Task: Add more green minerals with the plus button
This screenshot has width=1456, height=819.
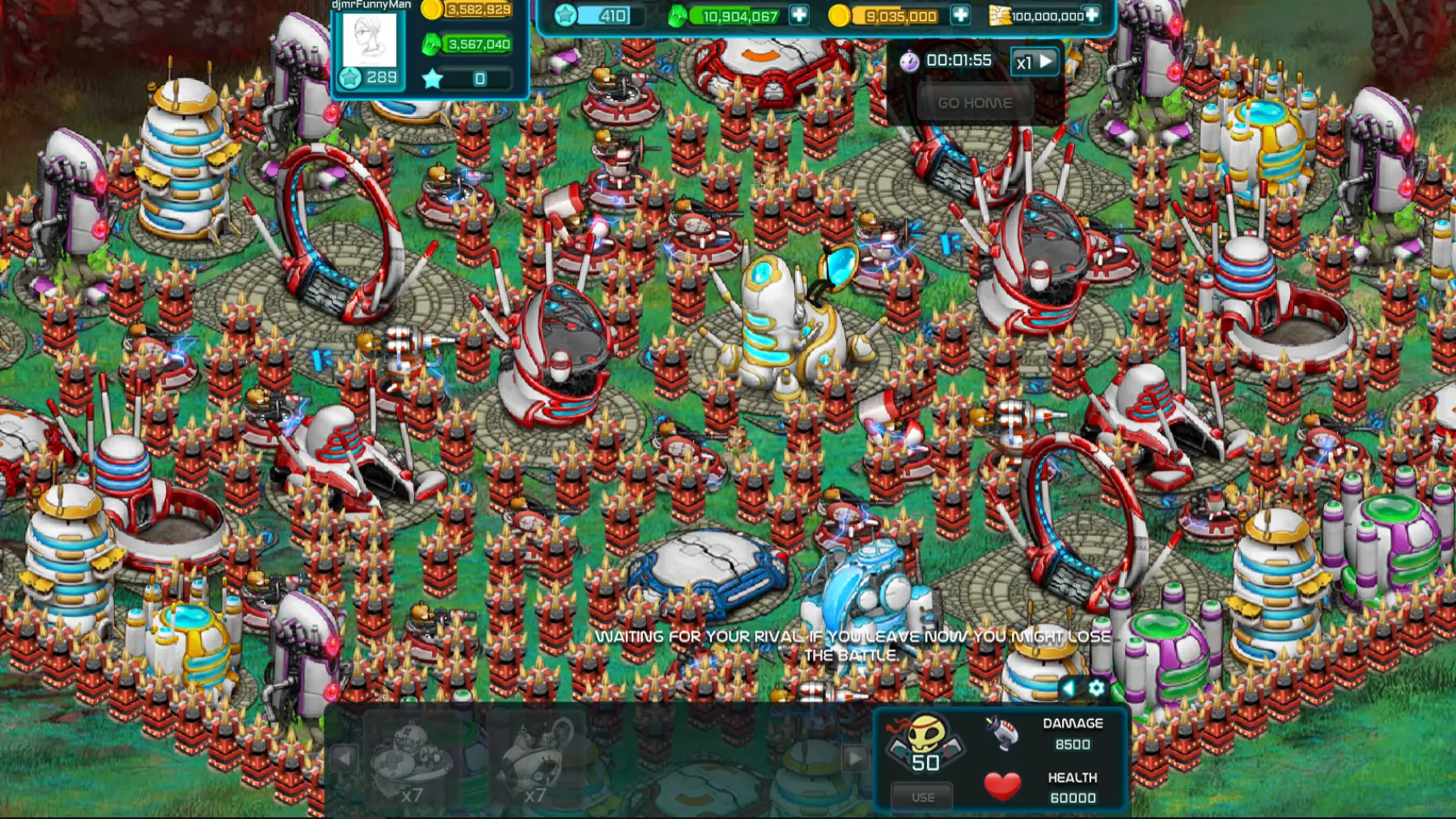Action: coord(799,15)
